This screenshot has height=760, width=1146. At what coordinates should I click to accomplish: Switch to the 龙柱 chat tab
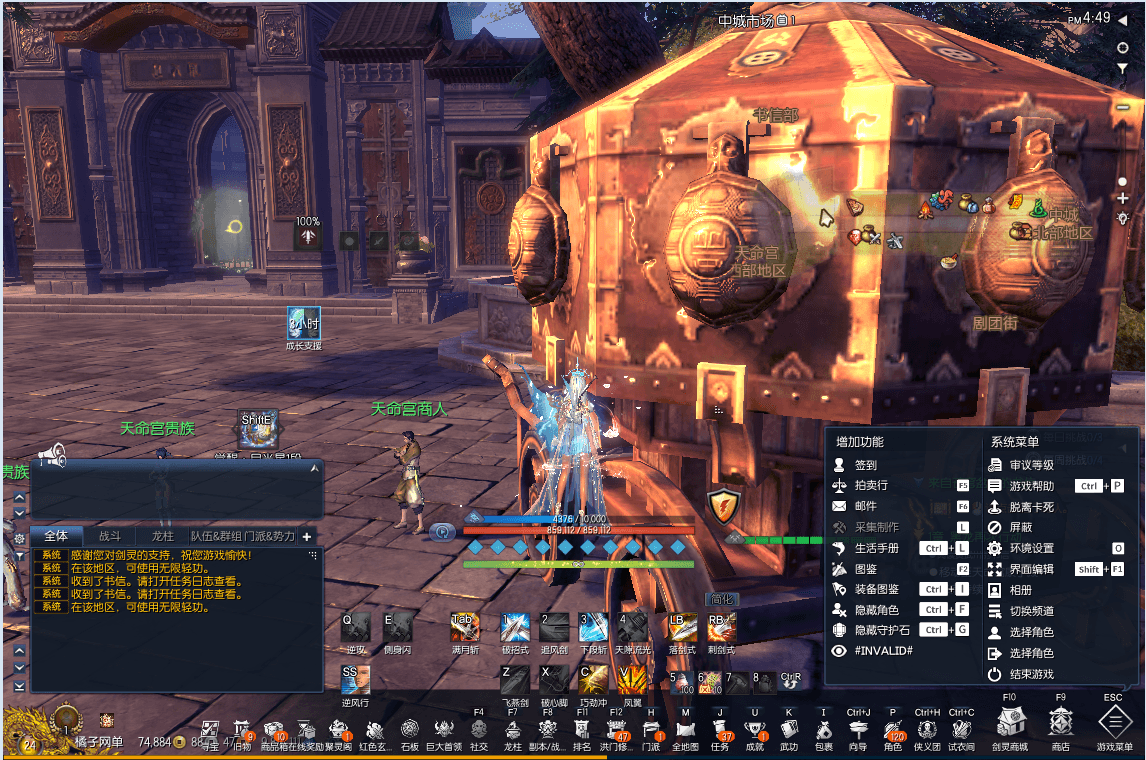click(x=162, y=536)
